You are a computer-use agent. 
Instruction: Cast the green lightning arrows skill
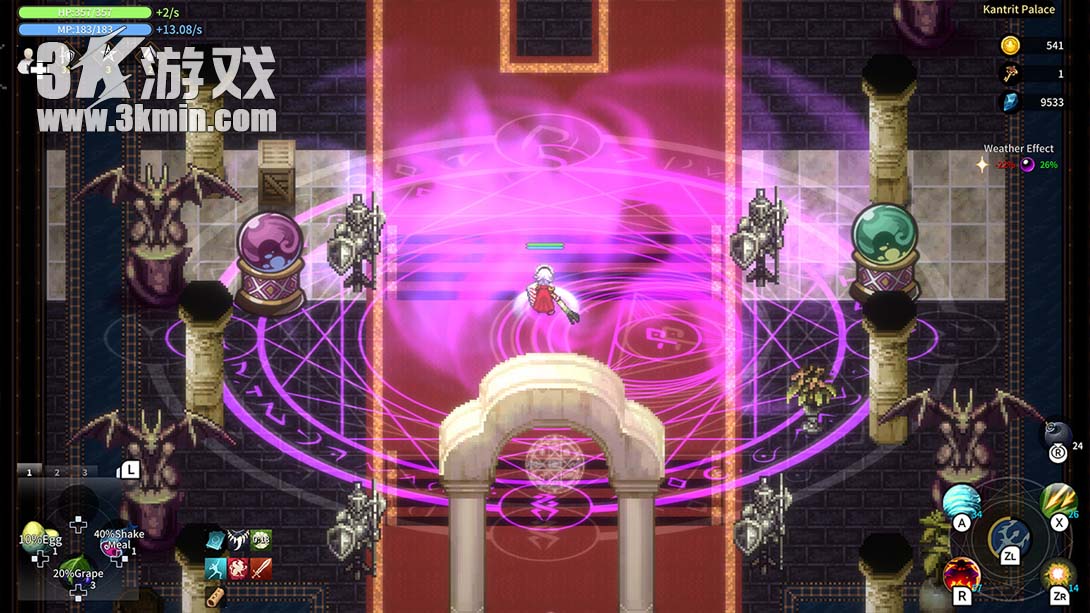tap(1058, 500)
